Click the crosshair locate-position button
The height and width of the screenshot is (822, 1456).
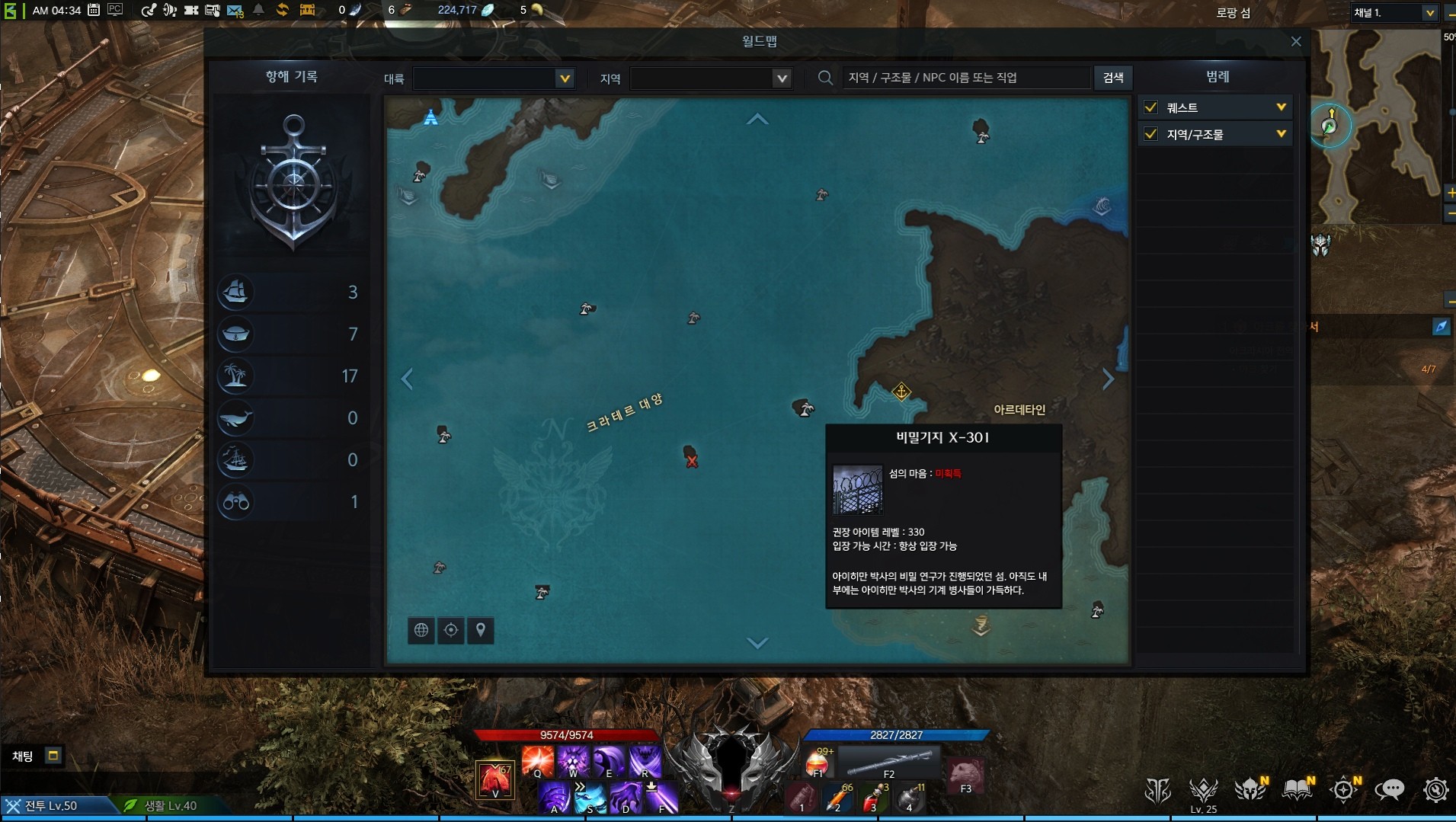click(x=451, y=630)
